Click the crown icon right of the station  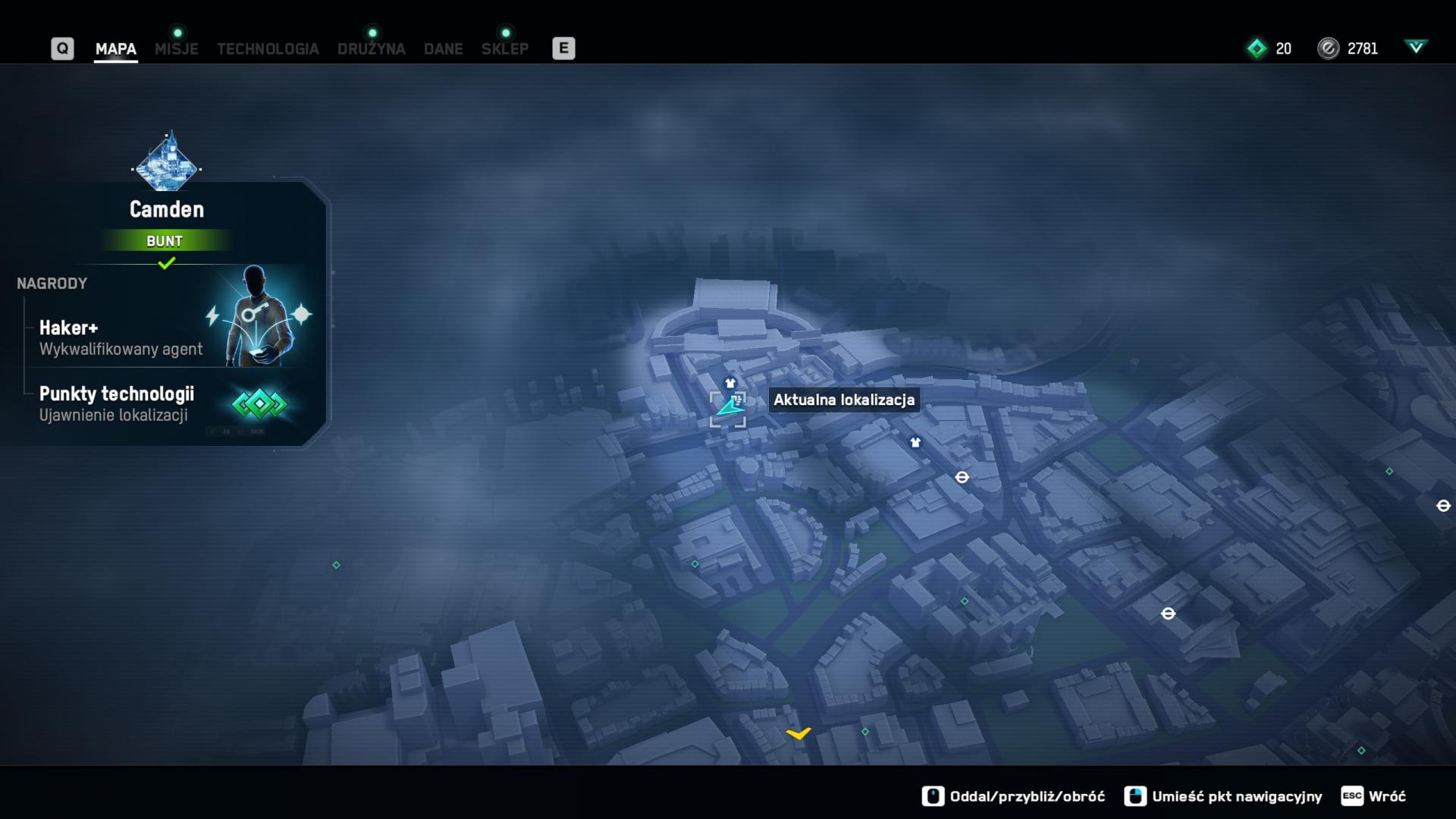pos(915,443)
